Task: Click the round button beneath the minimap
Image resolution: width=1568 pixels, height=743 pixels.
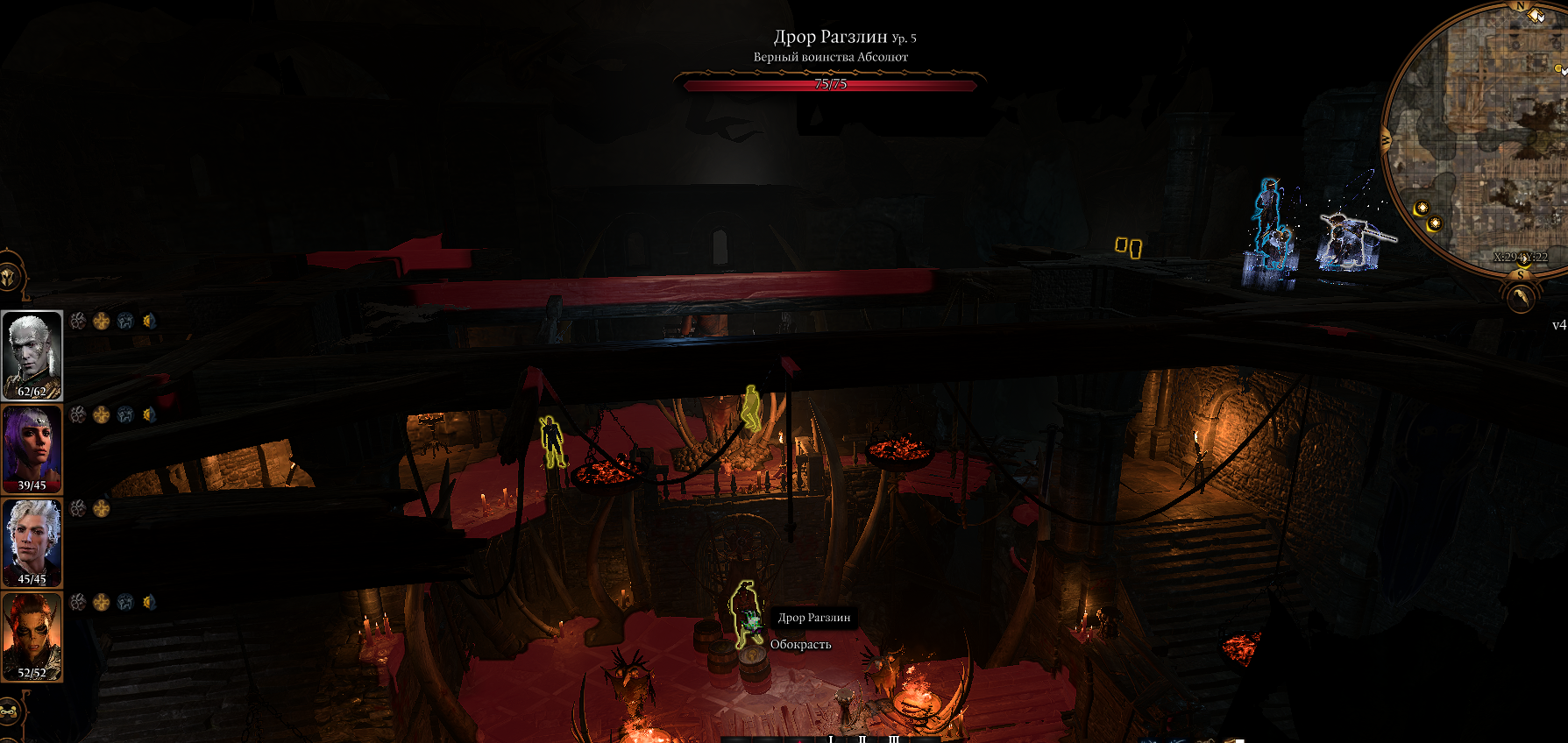Action: pyautogui.click(x=1521, y=299)
